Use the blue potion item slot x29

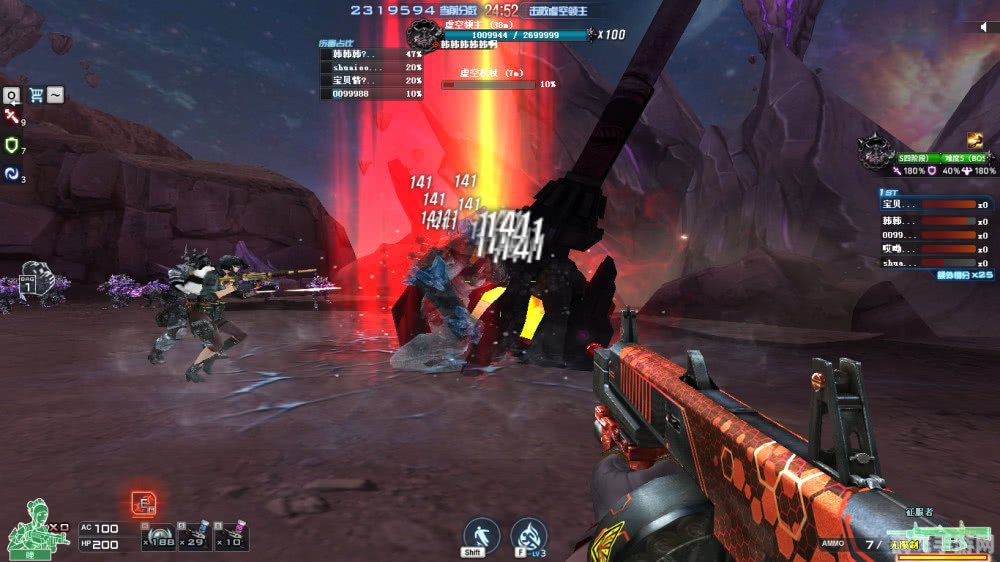click(194, 535)
